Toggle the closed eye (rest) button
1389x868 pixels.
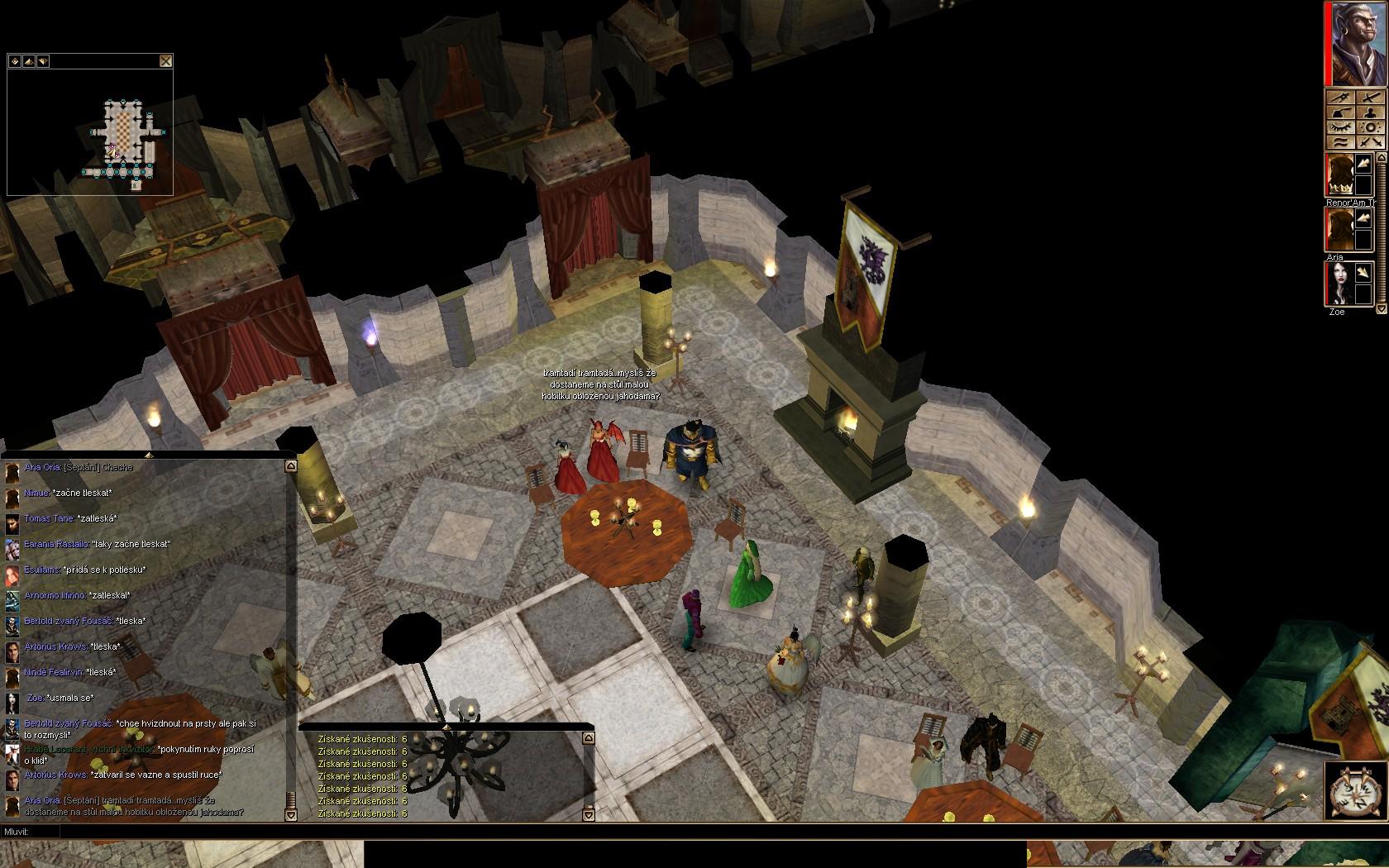[1340, 127]
